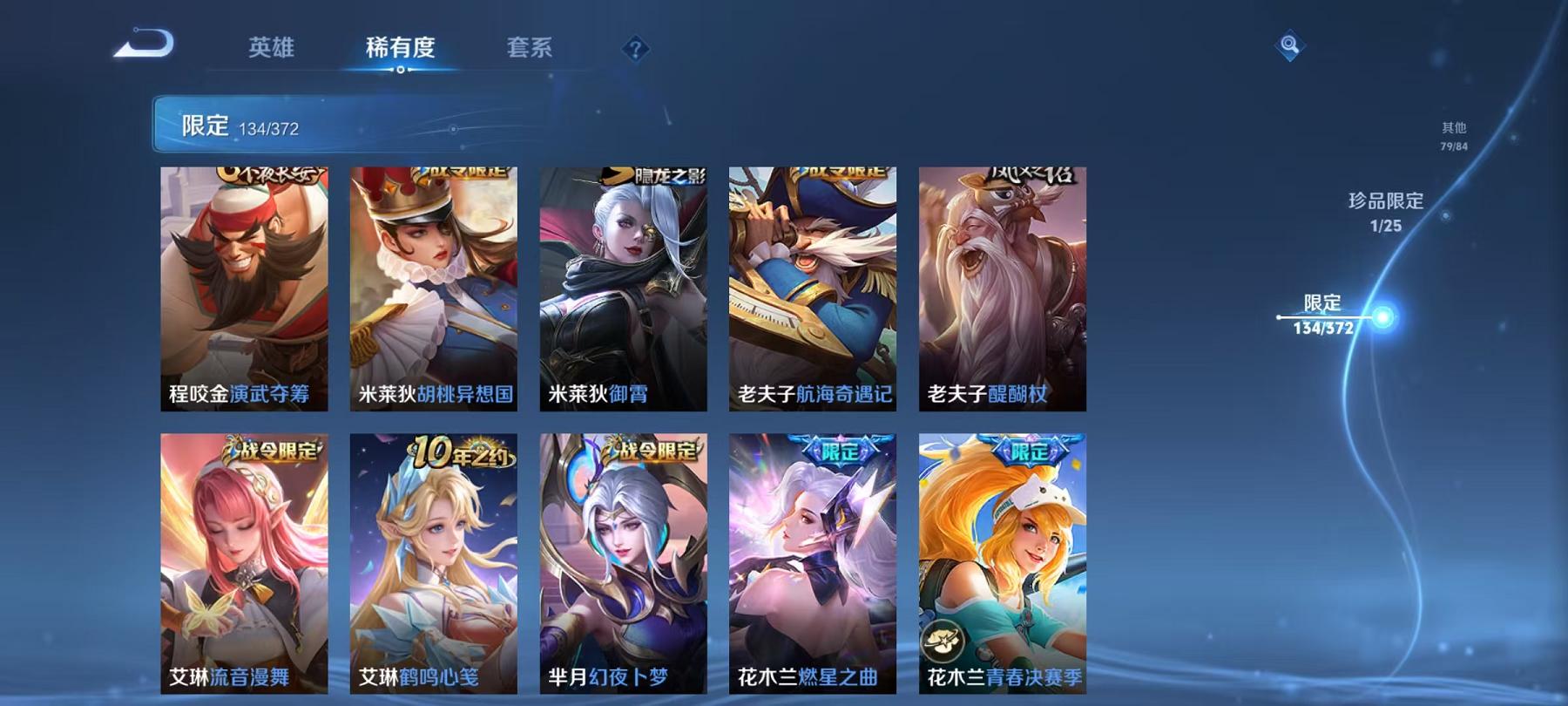Image resolution: width=1568 pixels, height=706 pixels.
Task: Open the 珍品限定 1/25 category
Action: coord(1387,214)
